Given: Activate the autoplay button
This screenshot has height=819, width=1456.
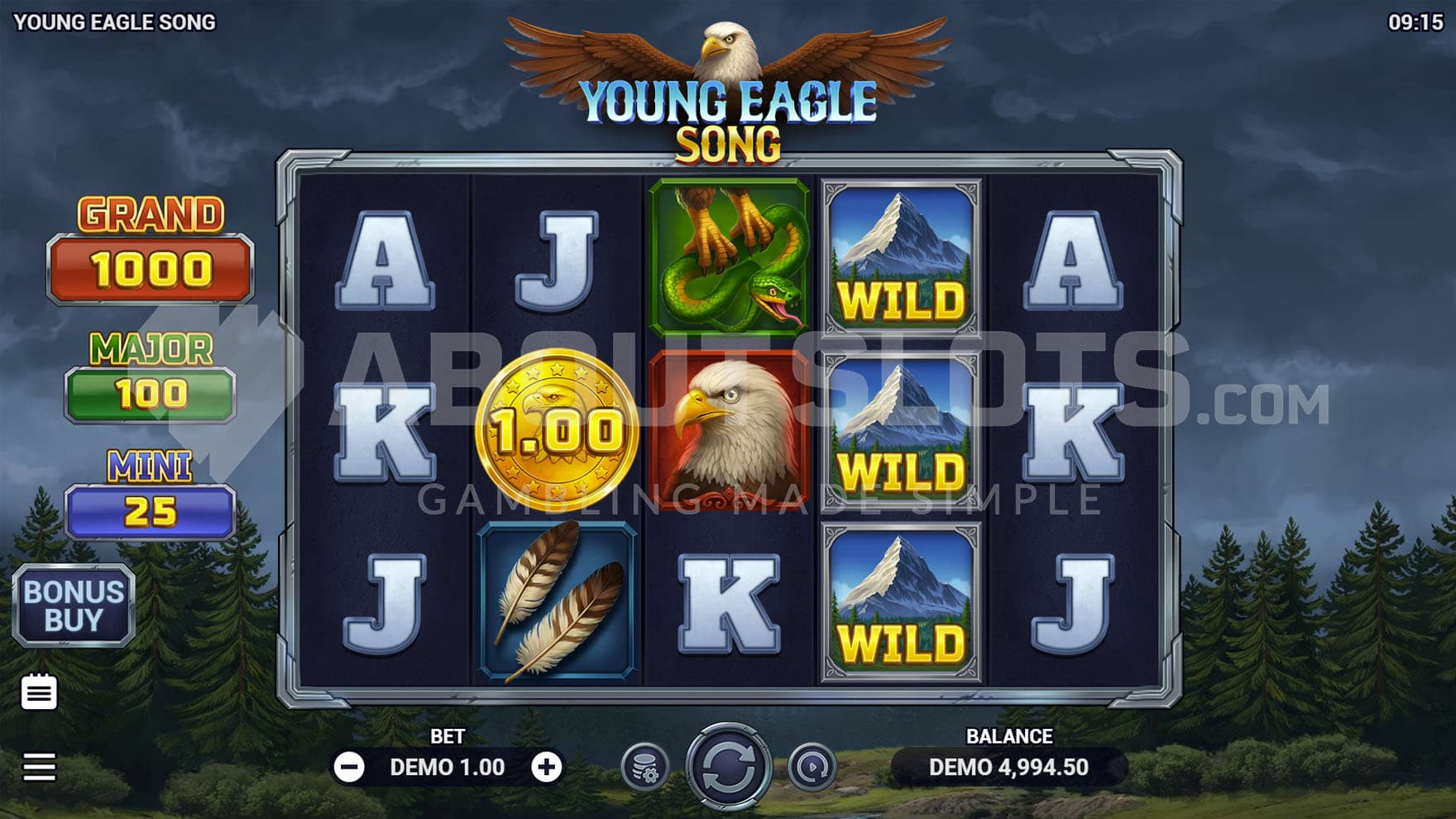Looking at the screenshot, I should click(812, 768).
